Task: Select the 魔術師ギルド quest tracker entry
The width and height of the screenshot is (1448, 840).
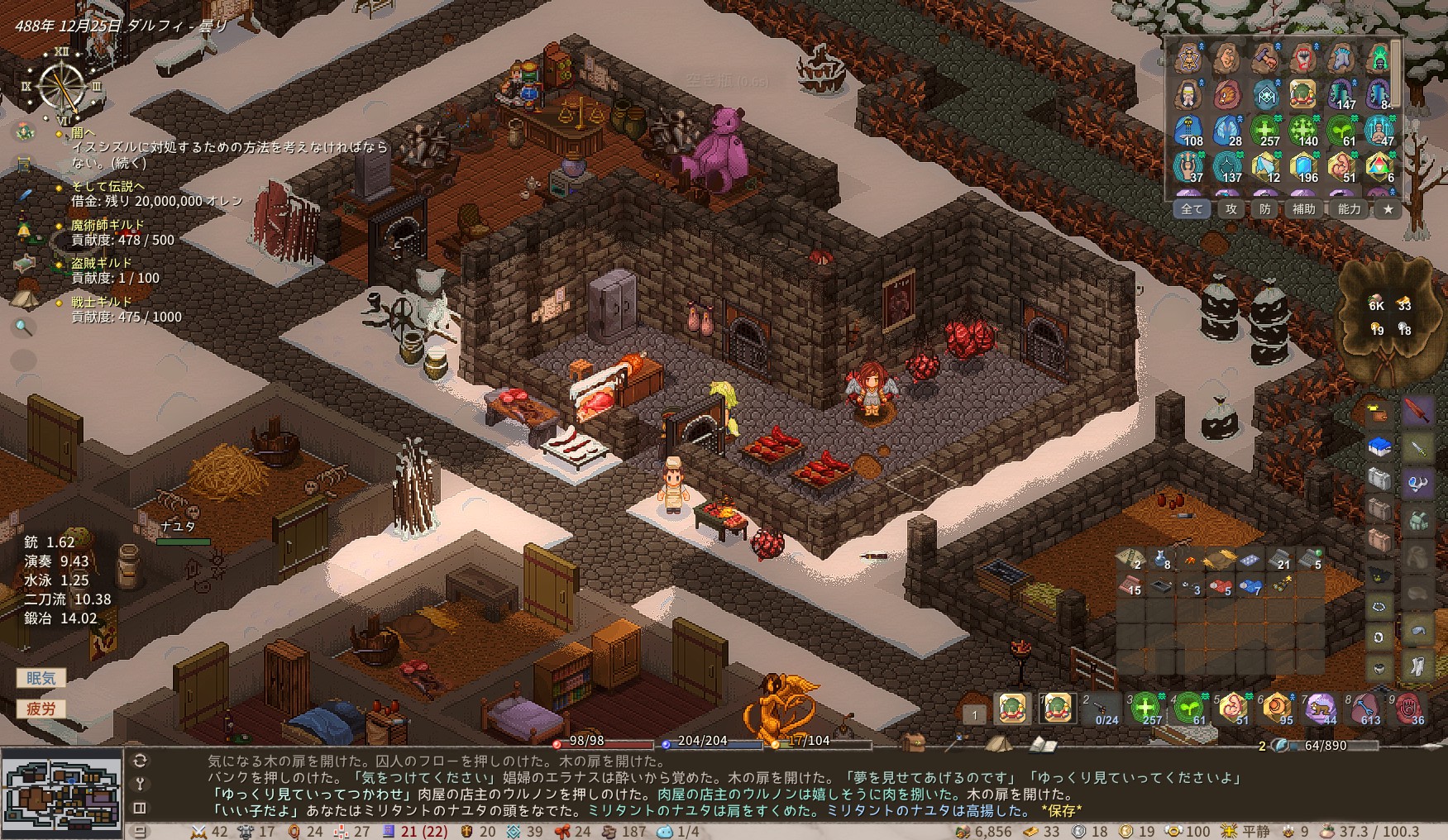Action: click(x=107, y=224)
